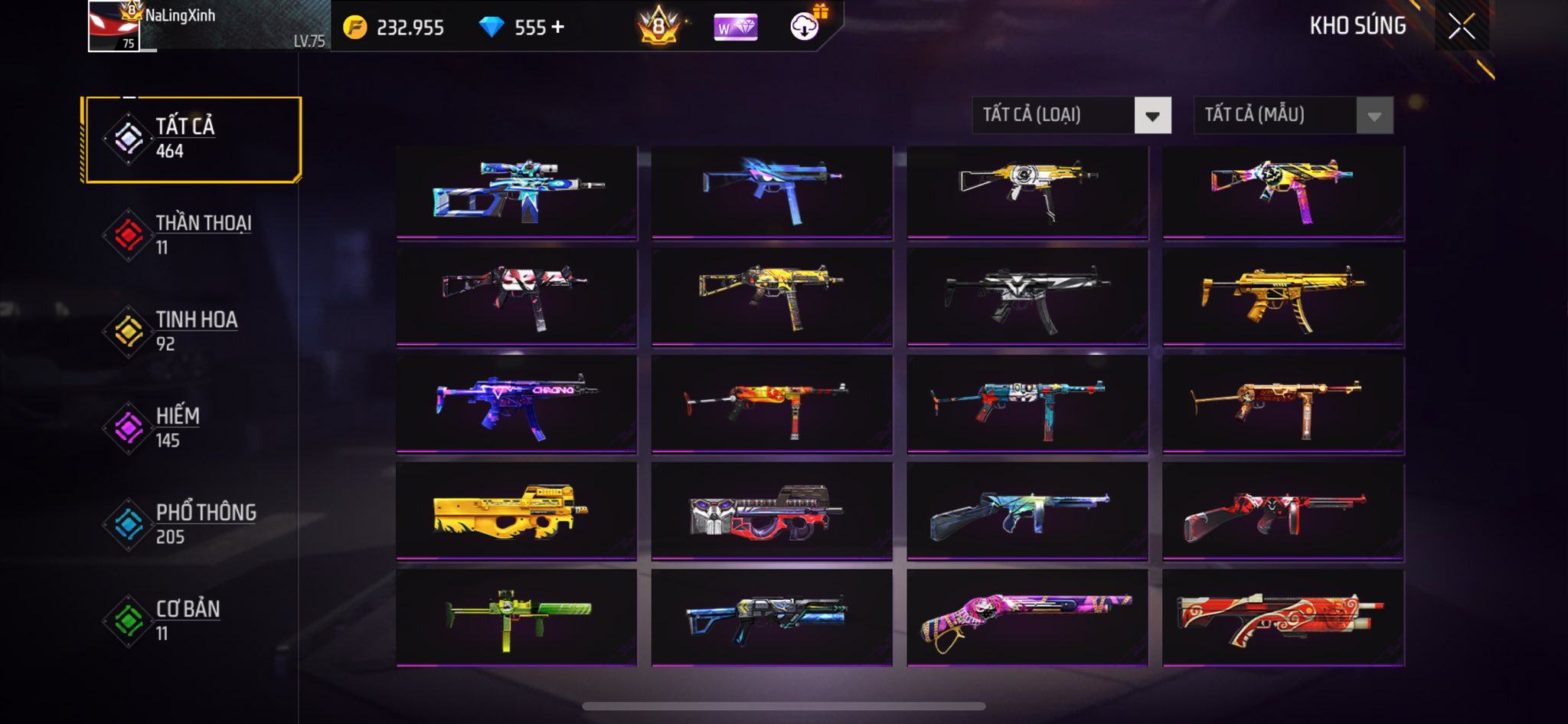Viewport: 1568px width, 724px height.
Task: Open the purple W diamond membership icon
Action: 735,28
